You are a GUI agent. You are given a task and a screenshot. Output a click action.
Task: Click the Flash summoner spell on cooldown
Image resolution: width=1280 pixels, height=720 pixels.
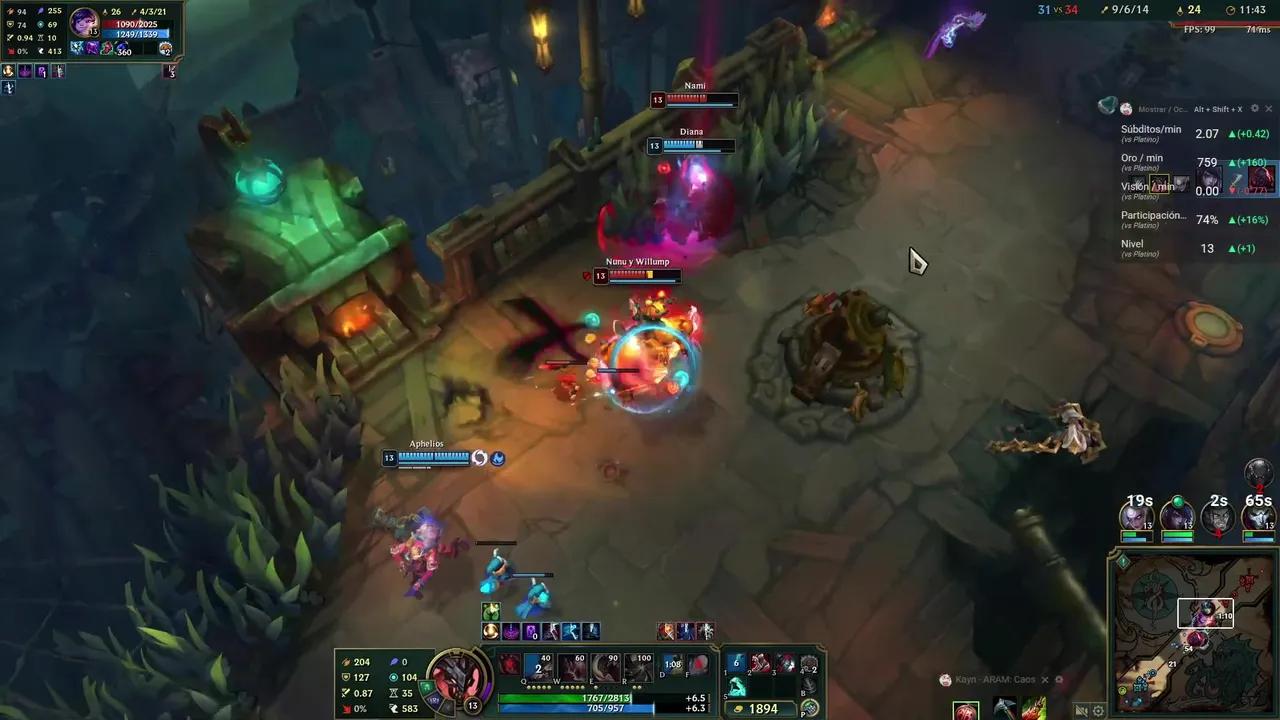[671, 666]
